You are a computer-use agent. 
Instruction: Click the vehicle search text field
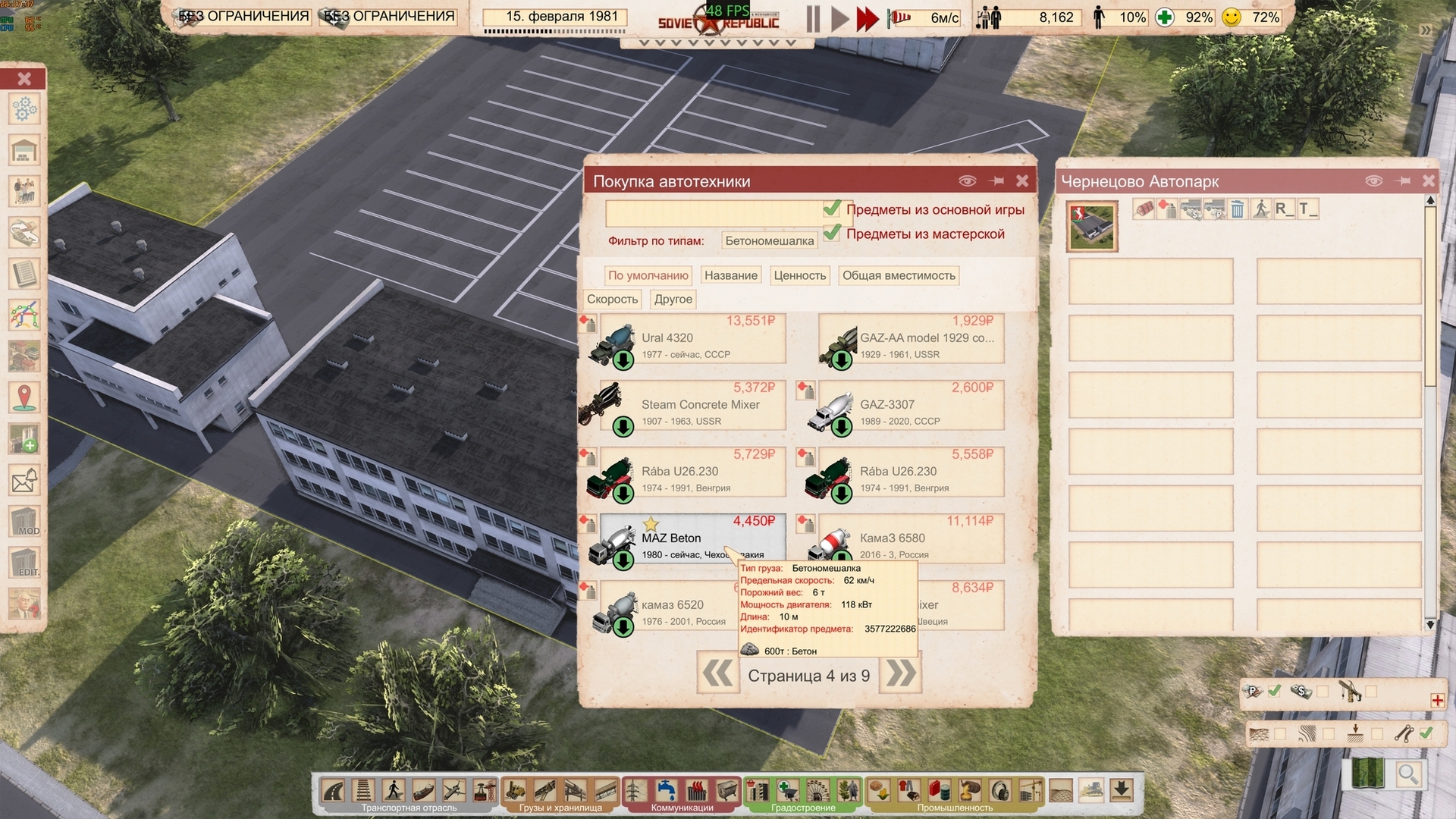point(713,213)
